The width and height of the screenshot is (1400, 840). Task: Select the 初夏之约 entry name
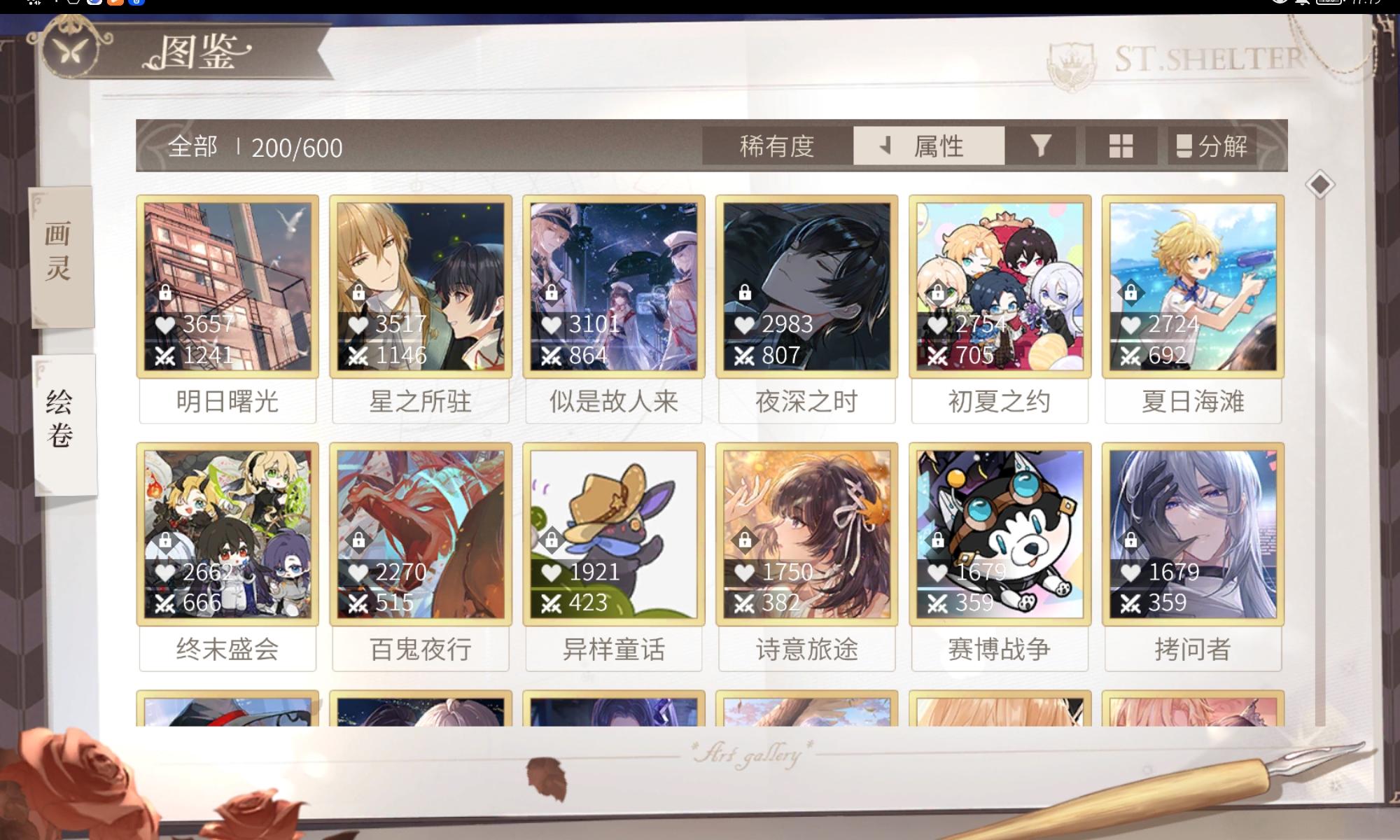pos(1000,400)
